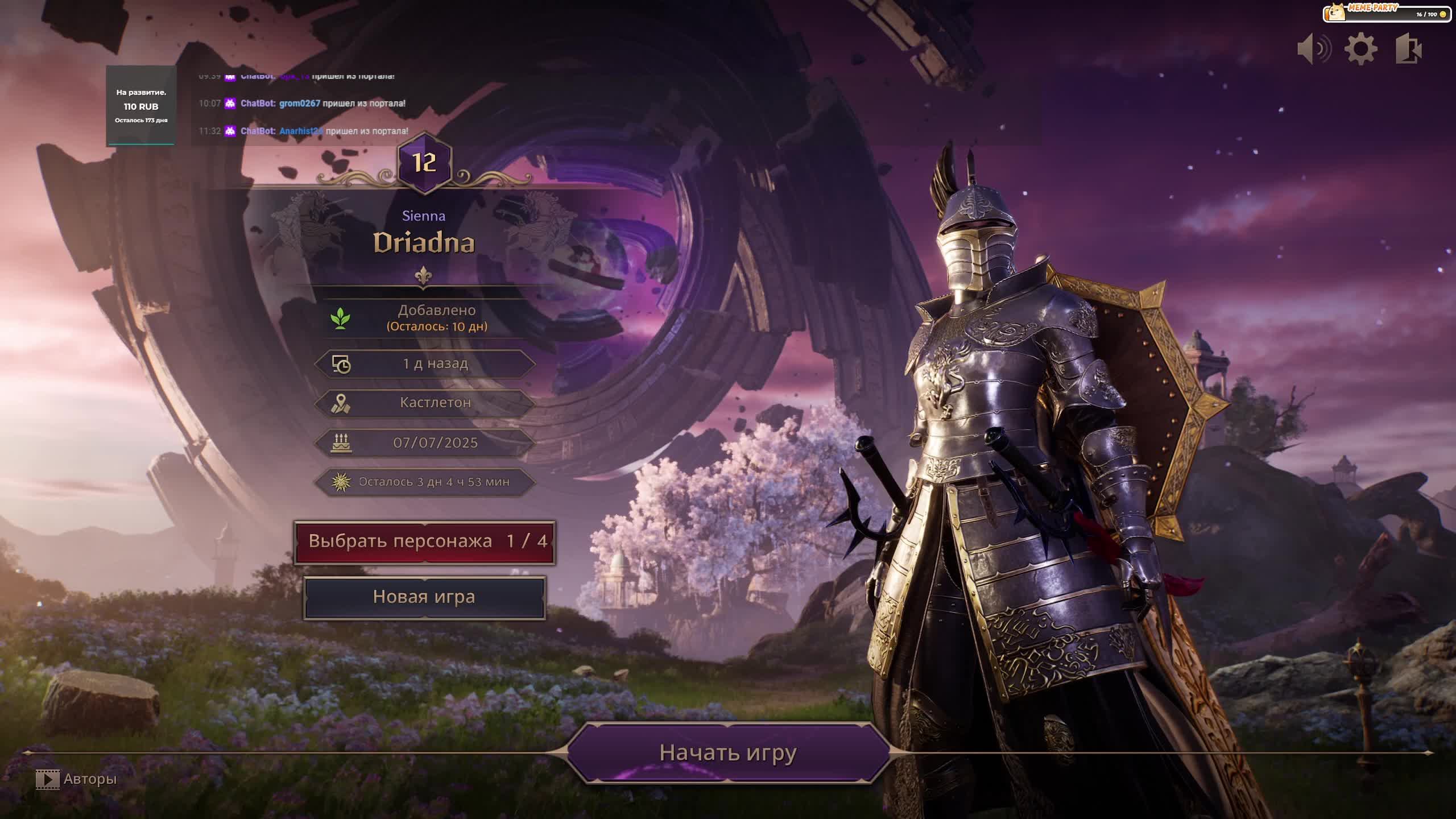Click the Meme Party overlay widget
Screen dimensions: 1456x819
click(1385, 13)
